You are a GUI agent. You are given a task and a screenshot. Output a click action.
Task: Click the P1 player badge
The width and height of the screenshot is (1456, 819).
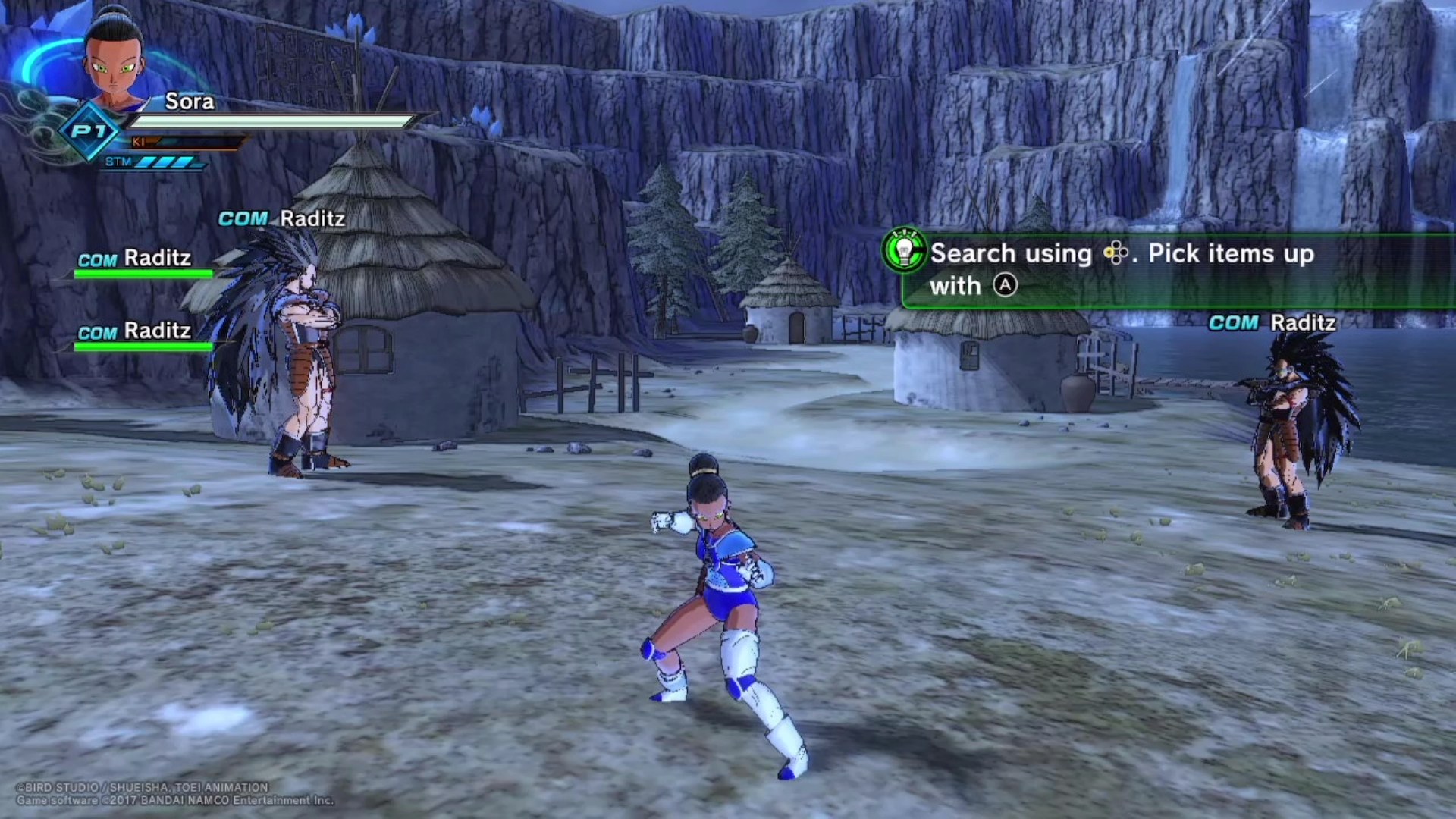(89, 132)
